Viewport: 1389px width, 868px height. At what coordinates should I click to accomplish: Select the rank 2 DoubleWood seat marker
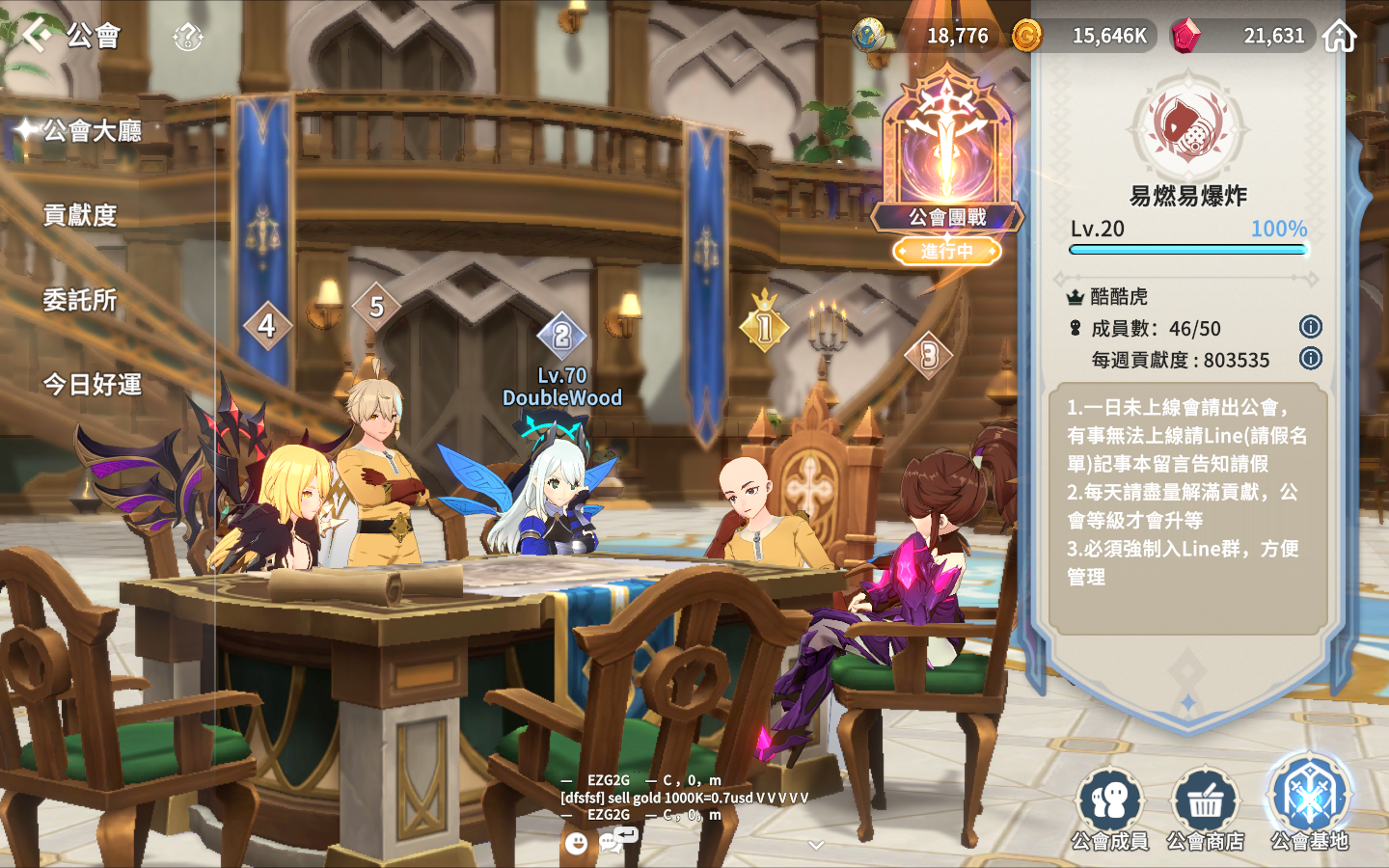561,337
